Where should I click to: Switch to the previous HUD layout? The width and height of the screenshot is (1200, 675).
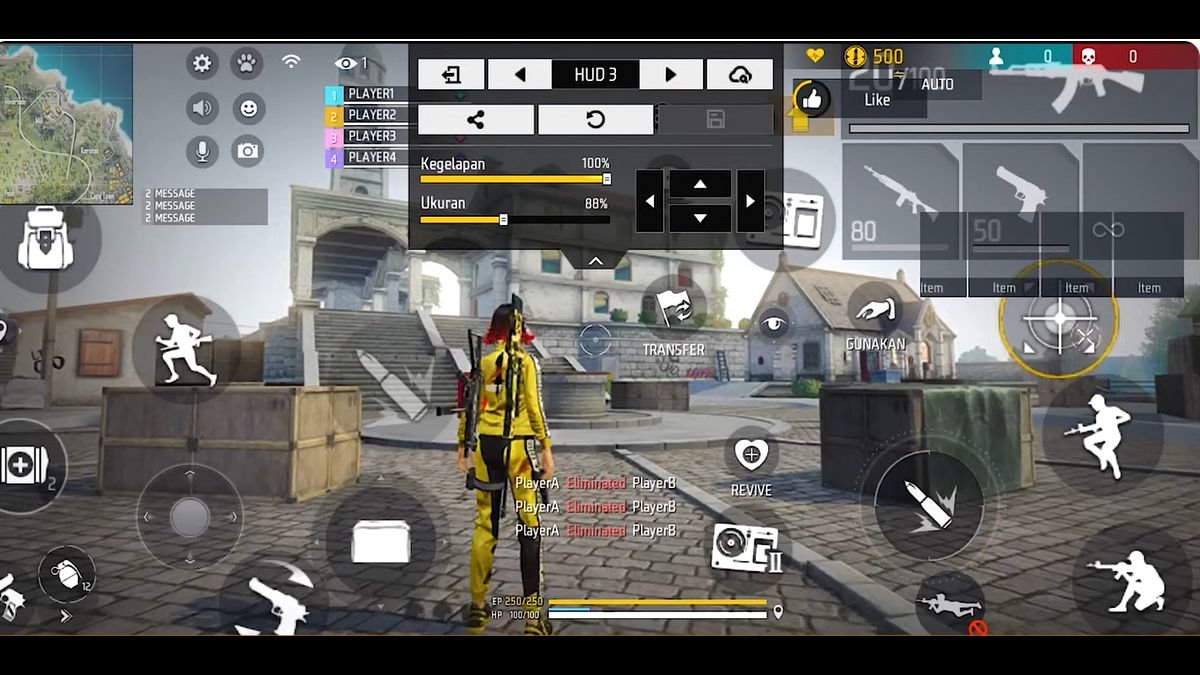point(519,74)
